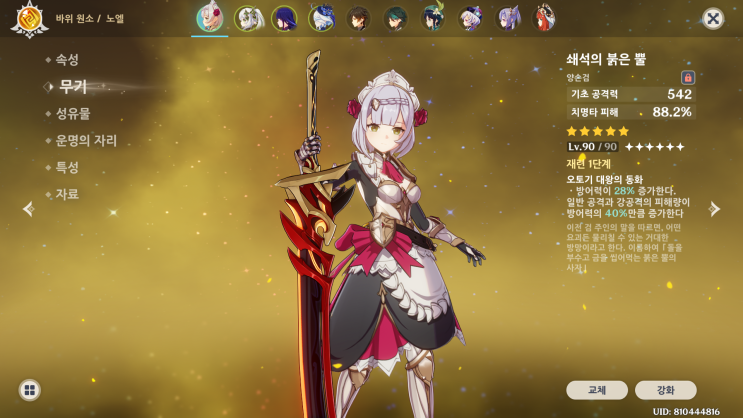
Task: Open the 특성 talents section
Action: tap(68, 168)
